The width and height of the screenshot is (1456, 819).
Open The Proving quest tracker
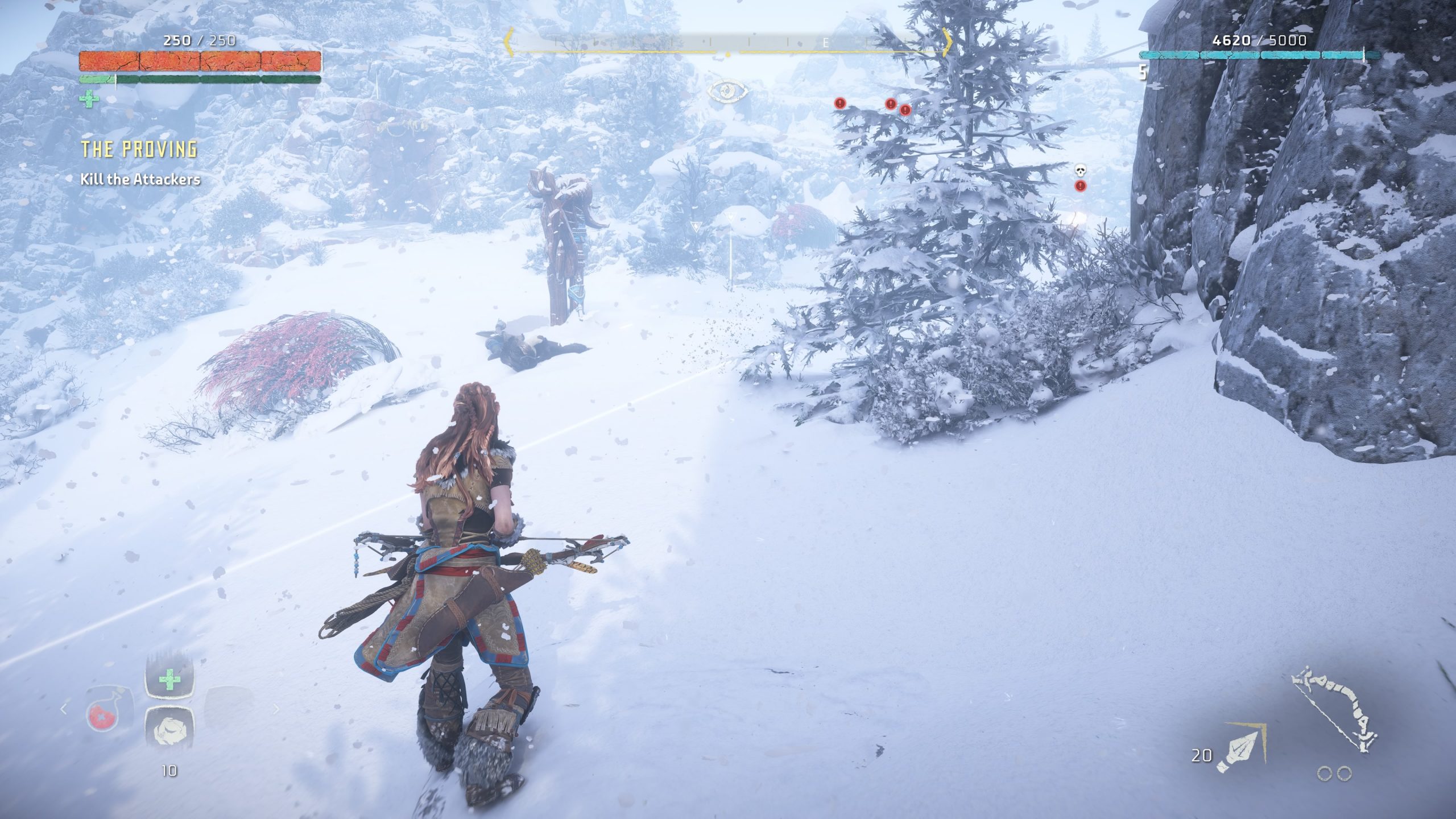(139, 149)
